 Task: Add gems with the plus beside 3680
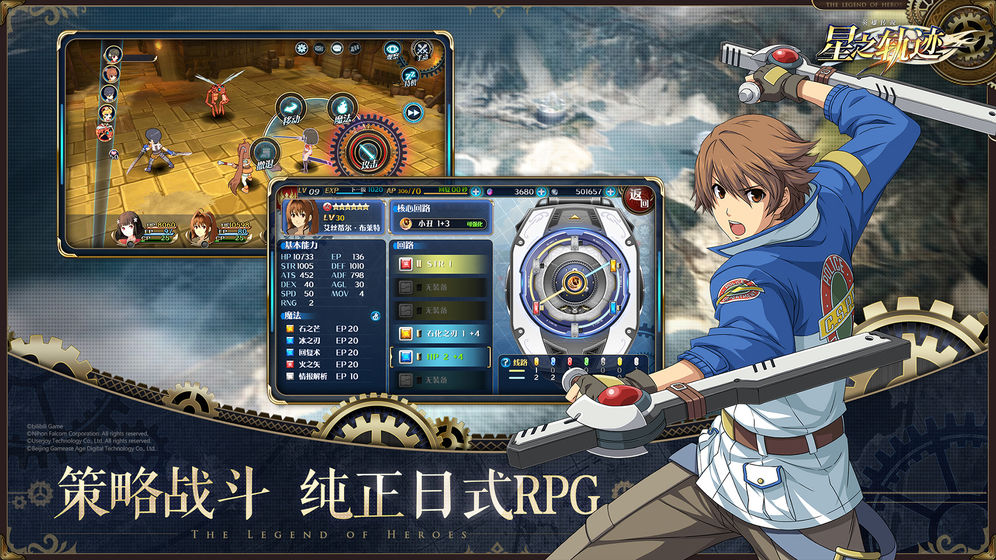pyautogui.click(x=543, y=191)
